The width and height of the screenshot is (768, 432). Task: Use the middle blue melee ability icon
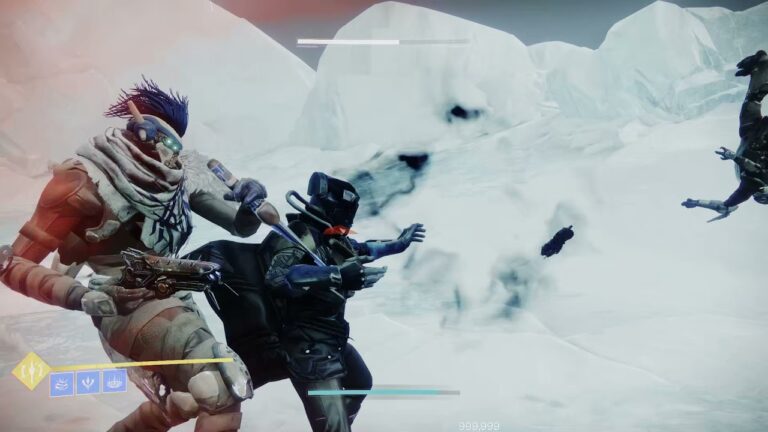pyautogui.click(x=88, y=382)
